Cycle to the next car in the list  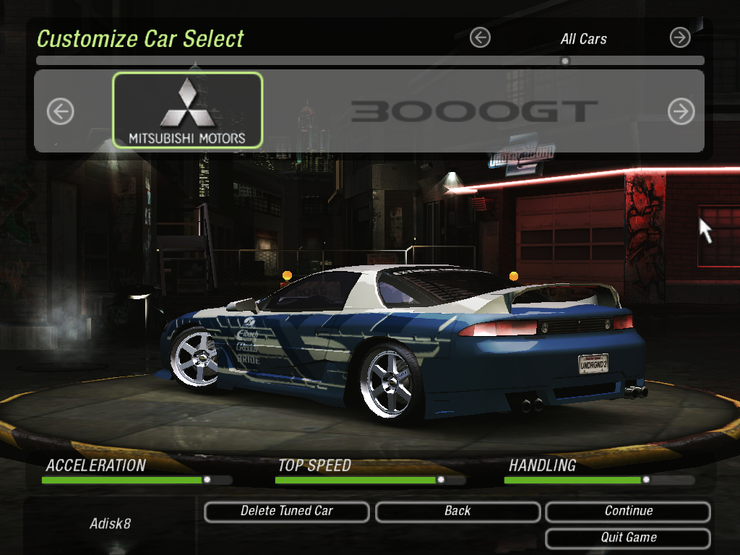(x=681, y=111)
